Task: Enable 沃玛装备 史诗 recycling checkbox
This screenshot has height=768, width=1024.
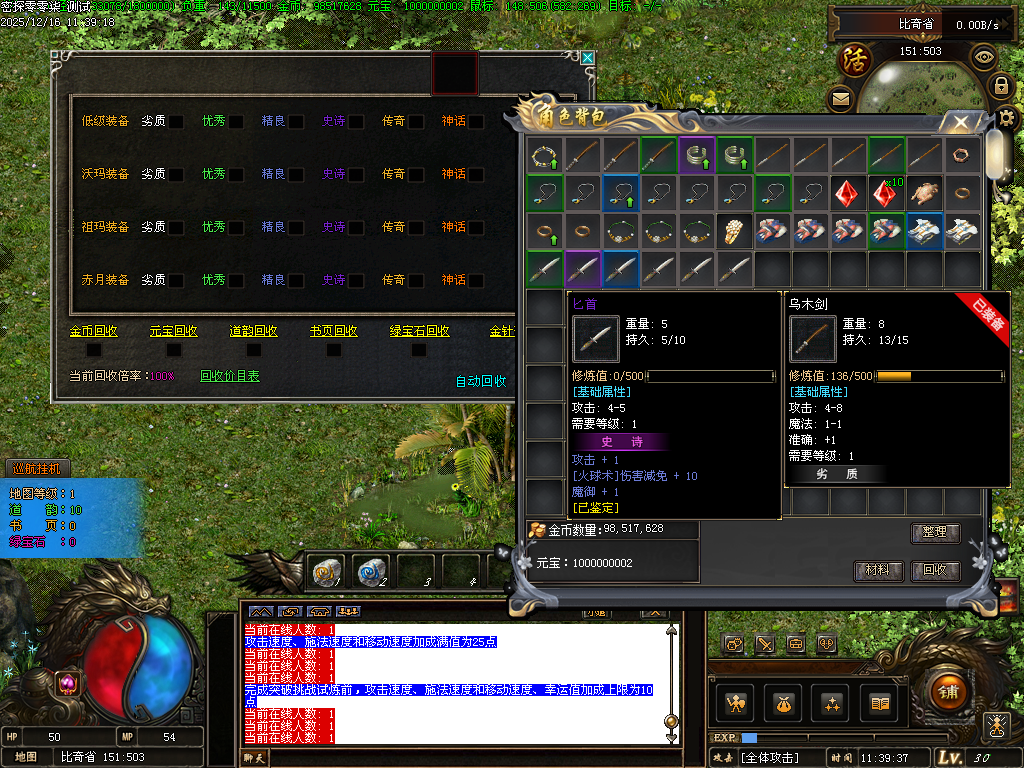Action: coord(356,174)
